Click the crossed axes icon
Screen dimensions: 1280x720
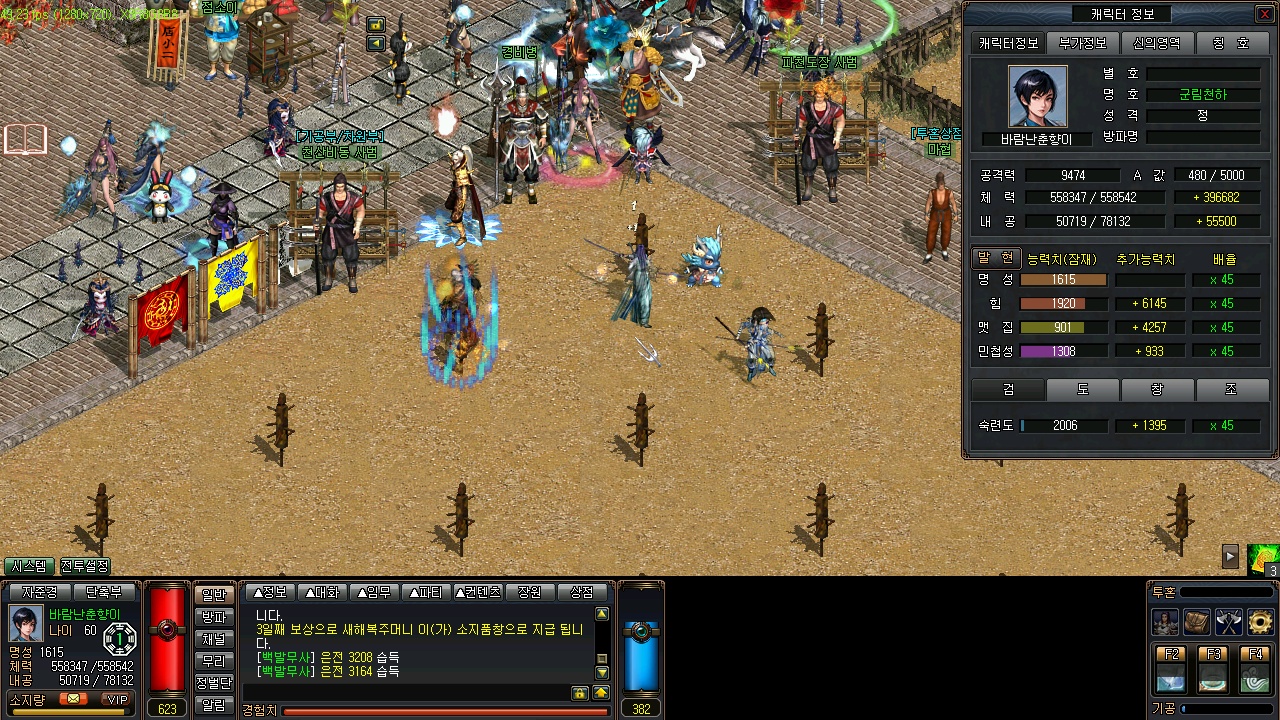1229,622
